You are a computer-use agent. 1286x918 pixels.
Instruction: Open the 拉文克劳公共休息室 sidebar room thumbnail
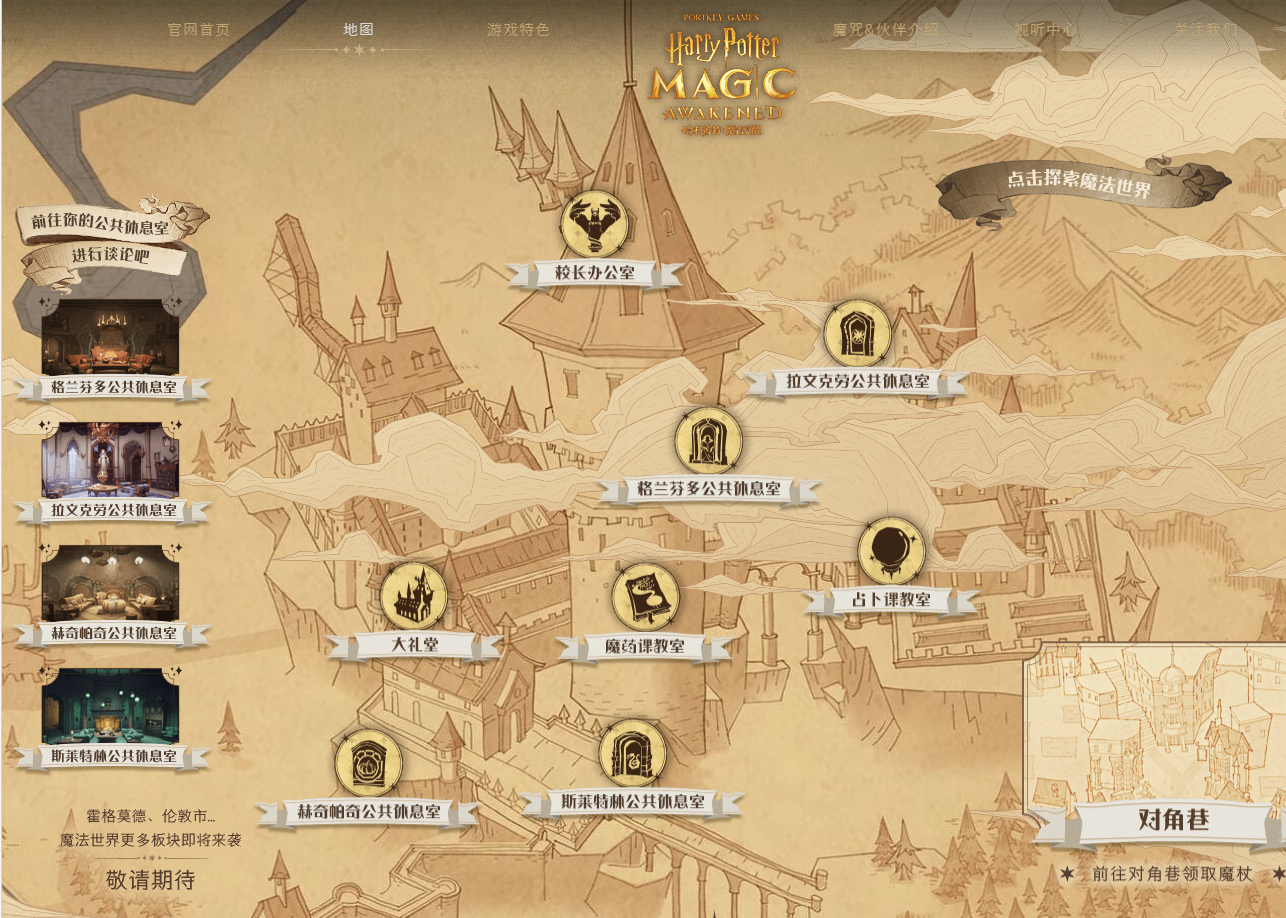click(x=110, y=460)
